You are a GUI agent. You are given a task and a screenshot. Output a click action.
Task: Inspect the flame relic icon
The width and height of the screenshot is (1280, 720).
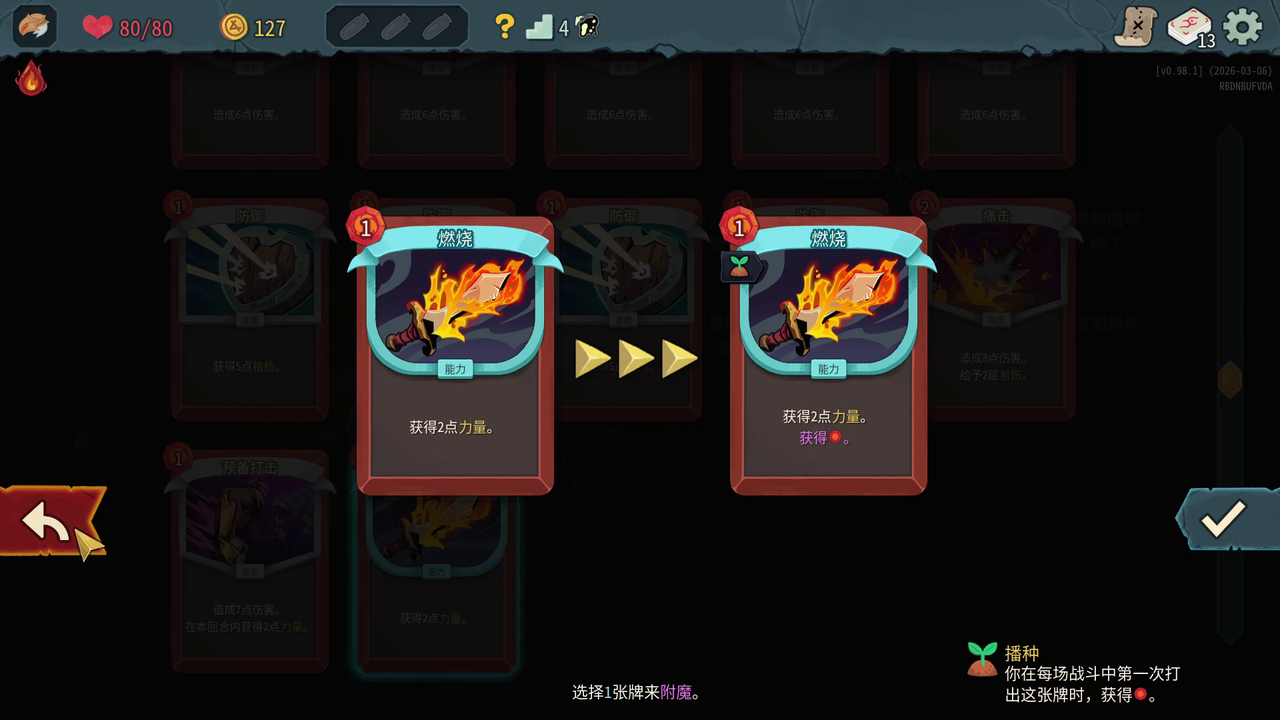coord(31,78)
